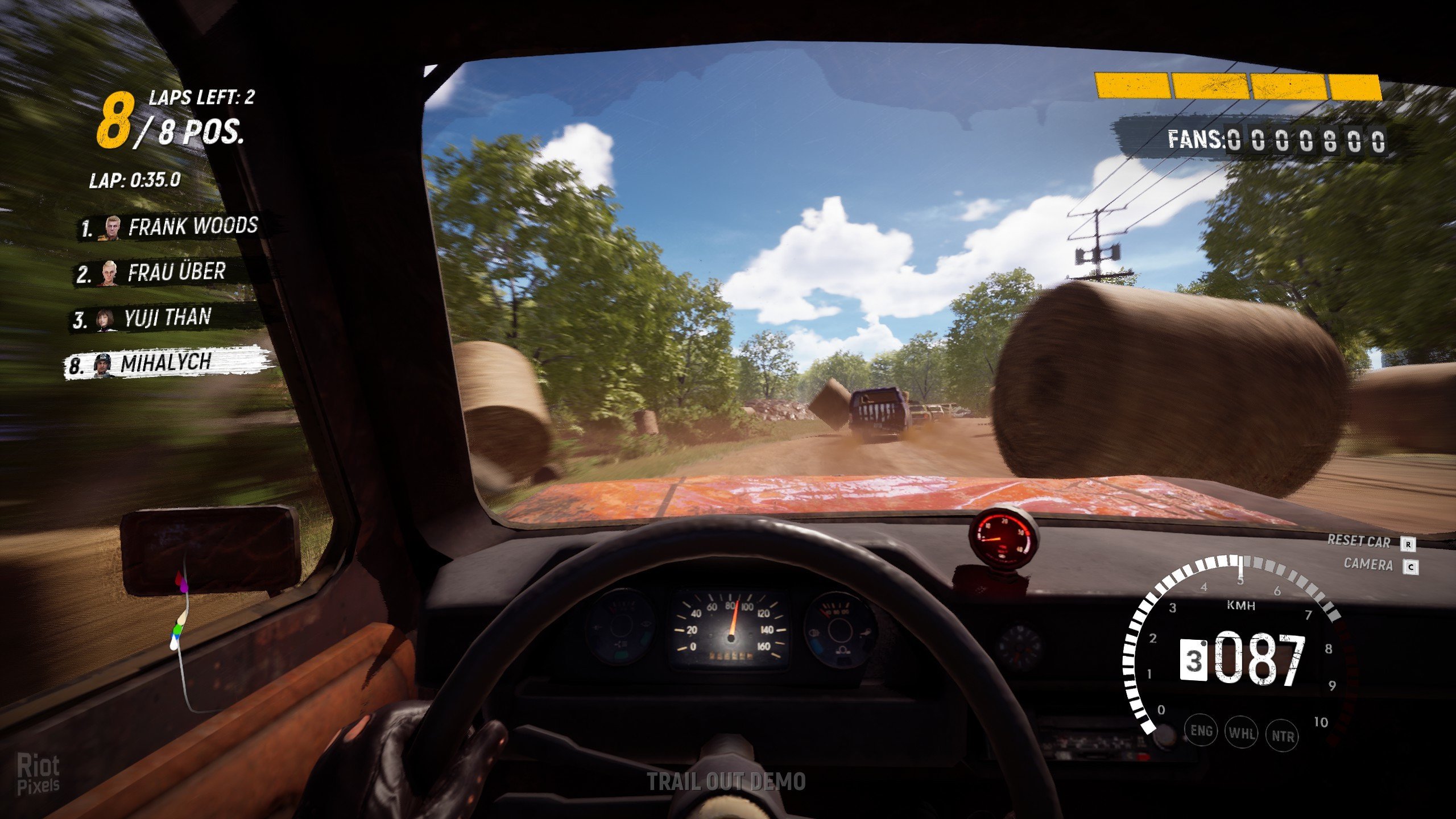Screen dimensions: 1456x819
Task: Click the NTR nitro indicator icon
Action: coord(1283,737)
